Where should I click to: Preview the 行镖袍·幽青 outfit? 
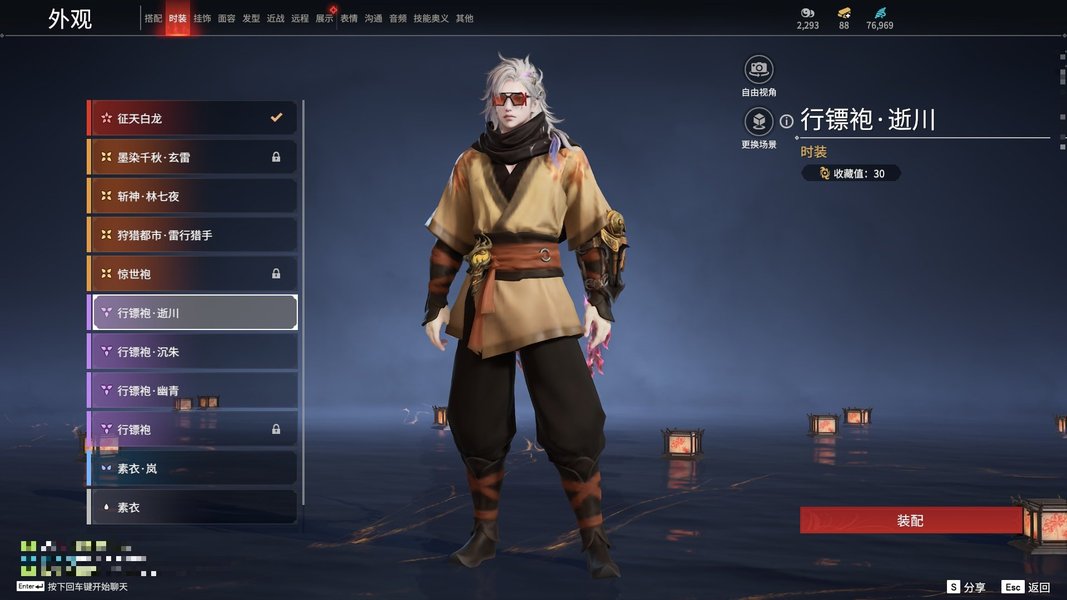click(192, 391)
